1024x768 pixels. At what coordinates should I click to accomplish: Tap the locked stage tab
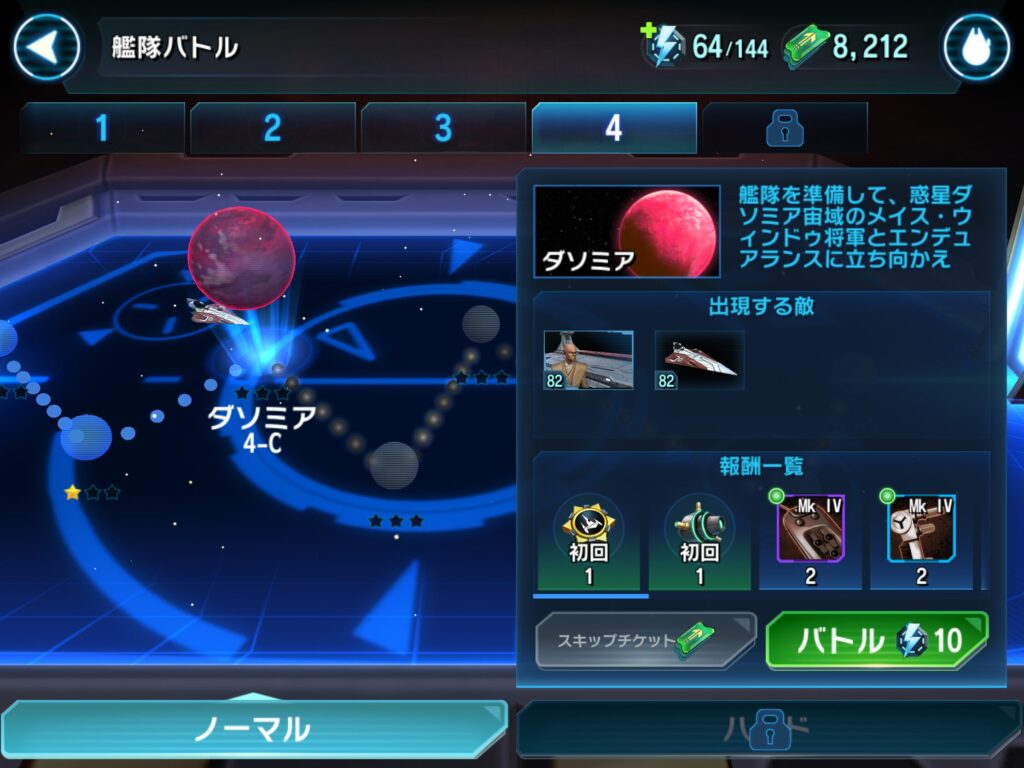pyautogui.click(x=783, y=128)
